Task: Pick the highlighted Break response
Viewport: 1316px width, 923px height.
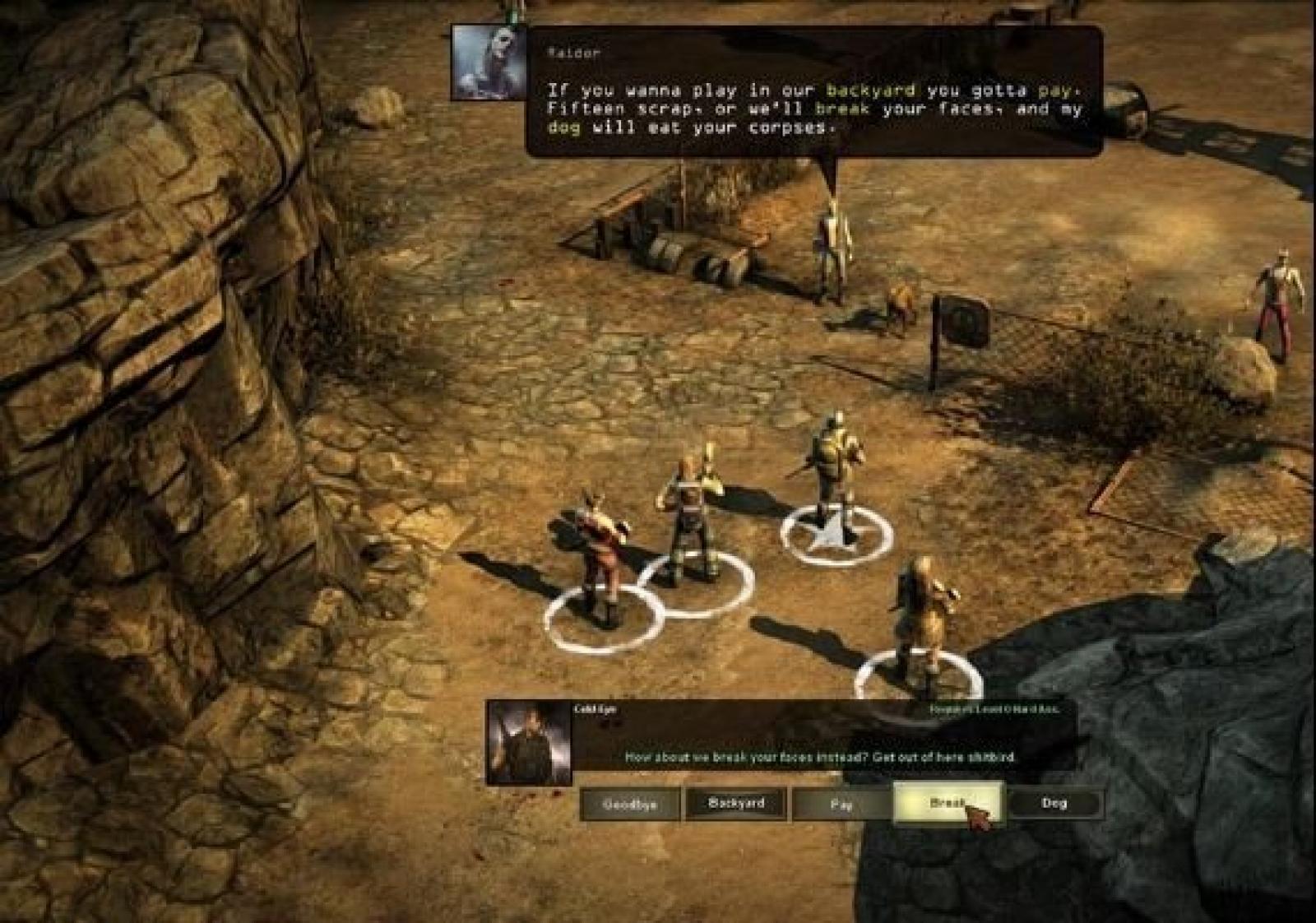Action: click(x=948, y=803)
